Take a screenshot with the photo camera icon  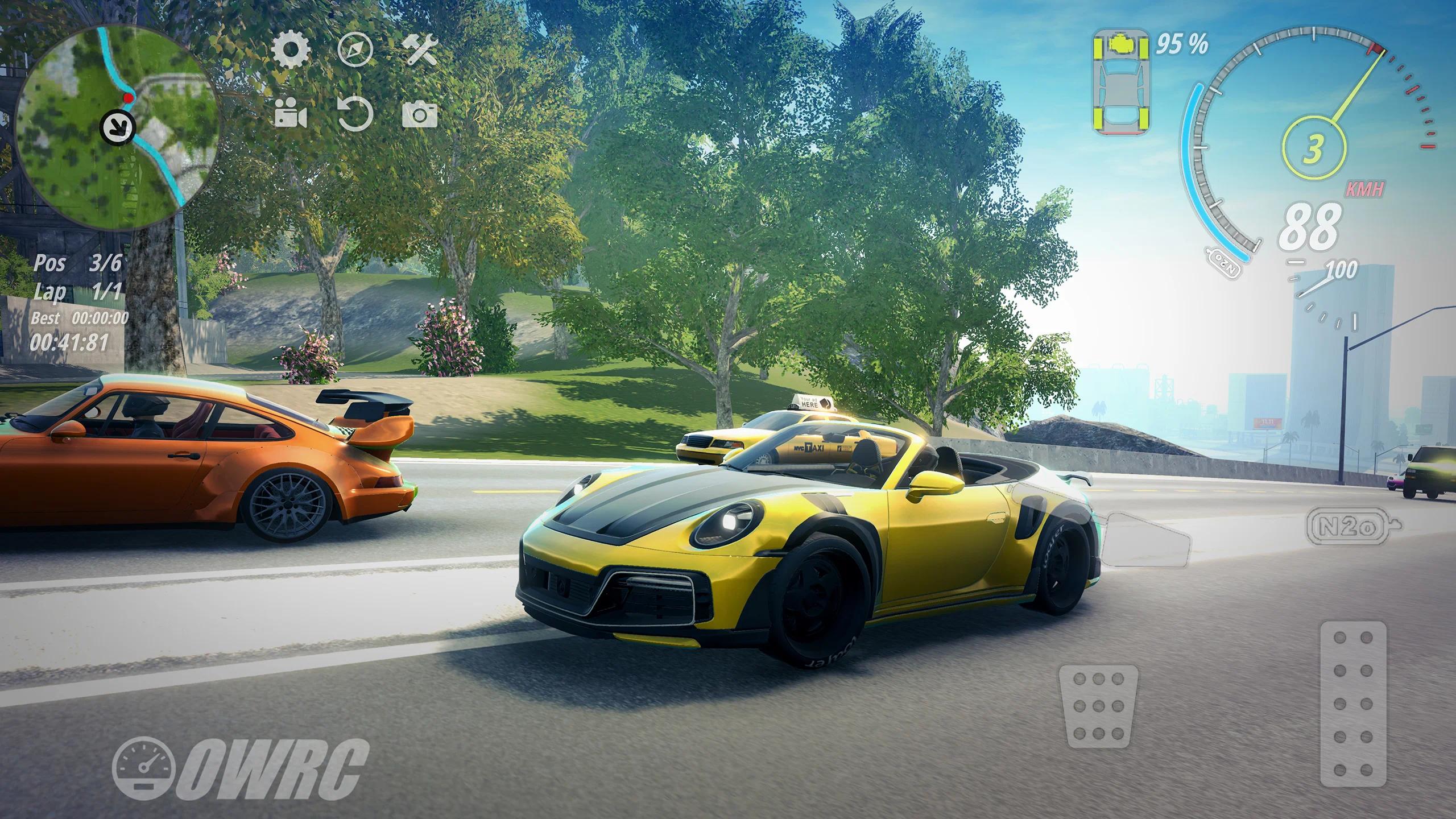420,114
